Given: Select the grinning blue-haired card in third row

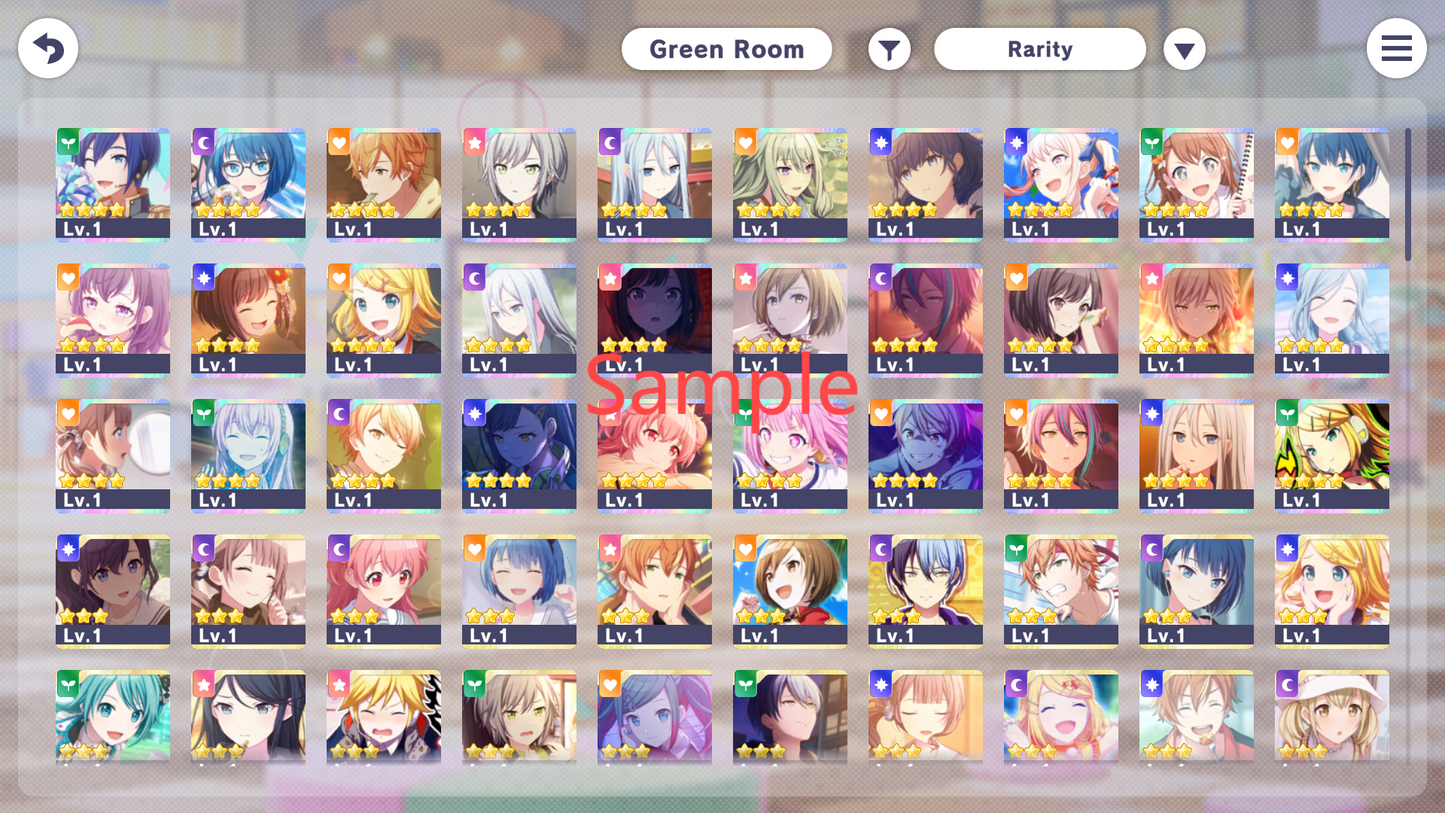Looking at the screenshot, I should click(925, 455).
